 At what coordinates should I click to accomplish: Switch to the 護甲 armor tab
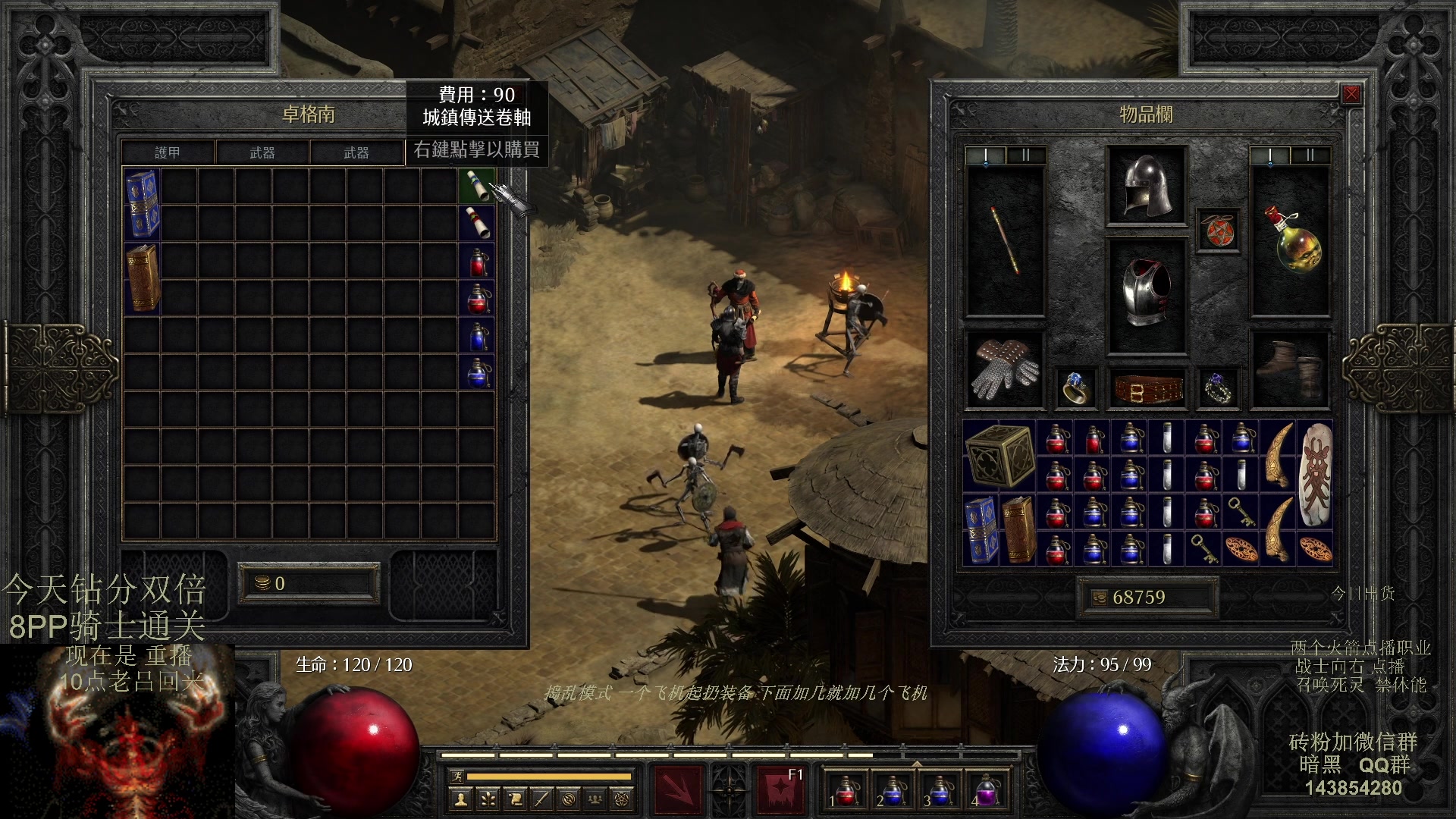[x=168, y=152]
